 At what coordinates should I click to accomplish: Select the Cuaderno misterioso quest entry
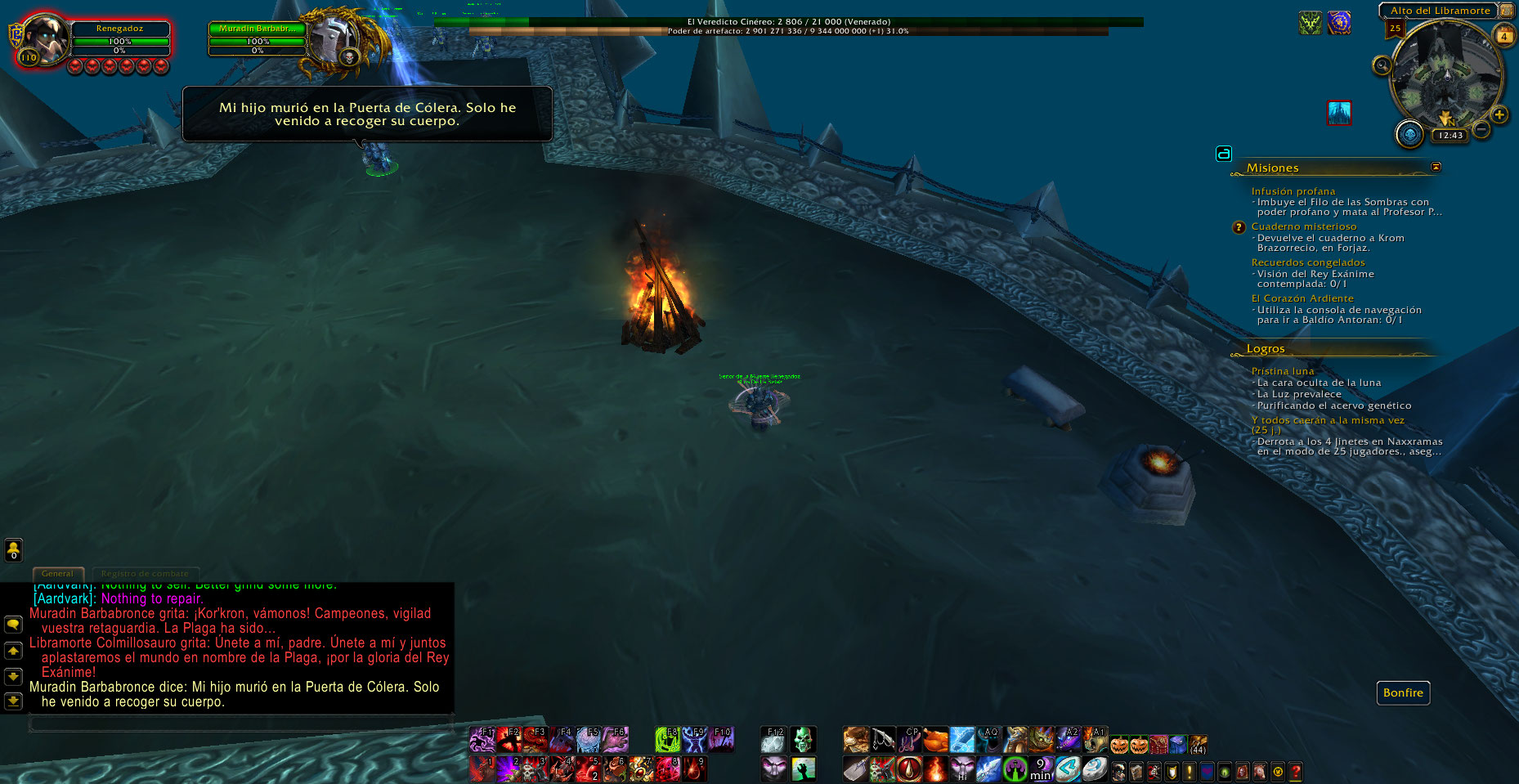click(x=1303, y=226)
